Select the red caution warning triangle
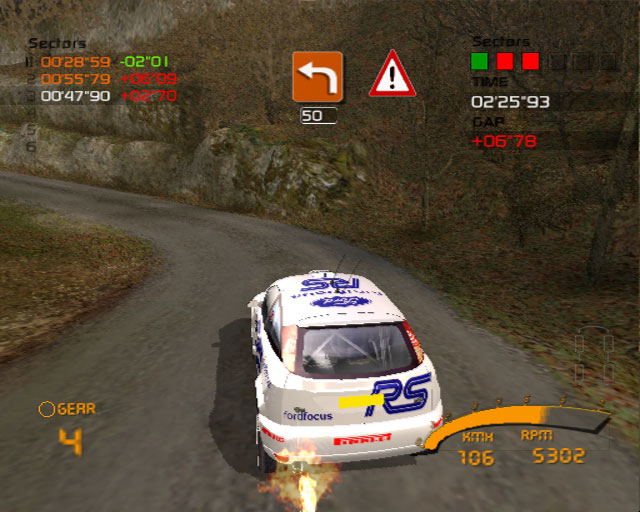 392,75
